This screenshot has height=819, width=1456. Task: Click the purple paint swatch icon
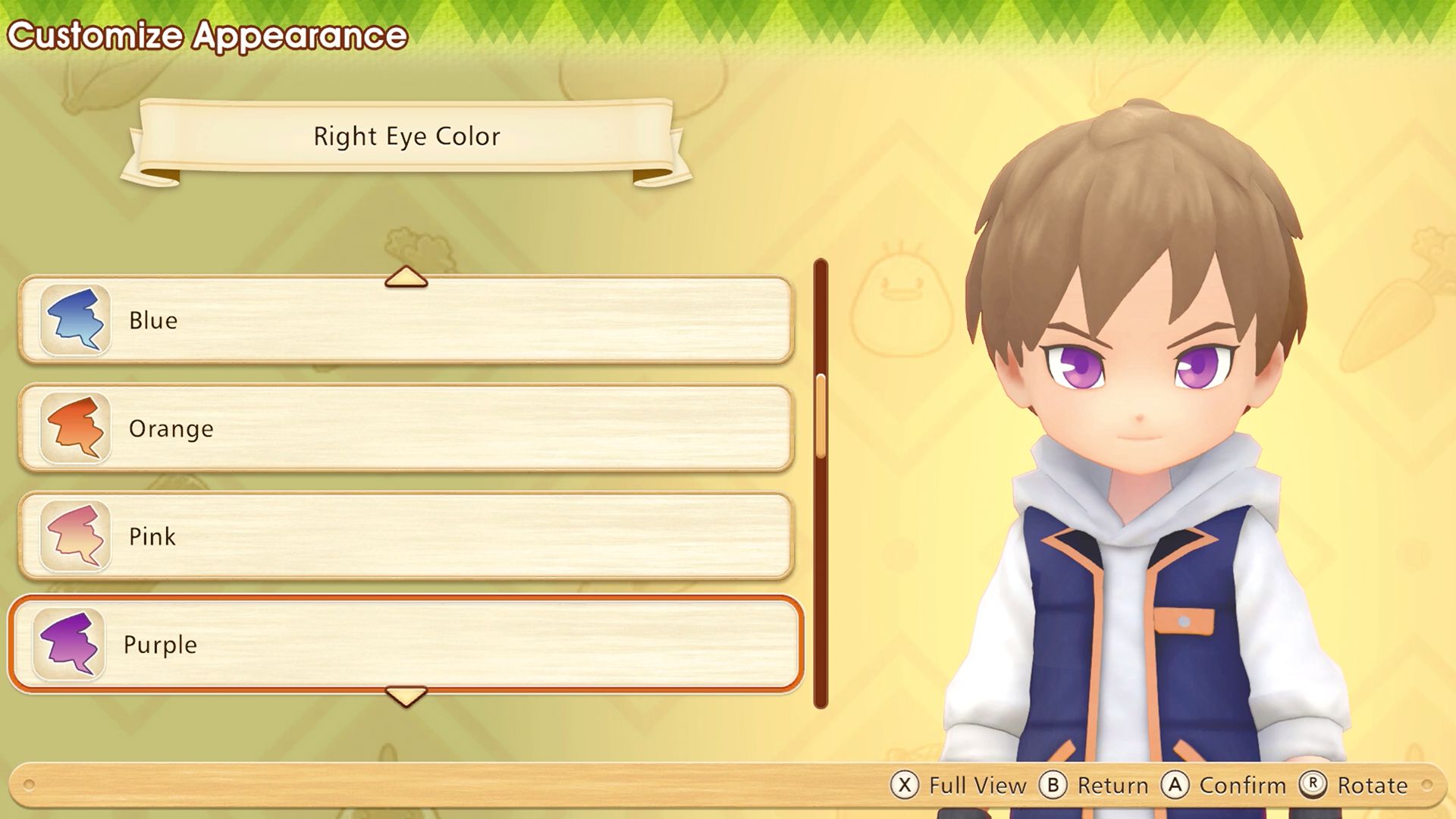click(x=69, y=645)
